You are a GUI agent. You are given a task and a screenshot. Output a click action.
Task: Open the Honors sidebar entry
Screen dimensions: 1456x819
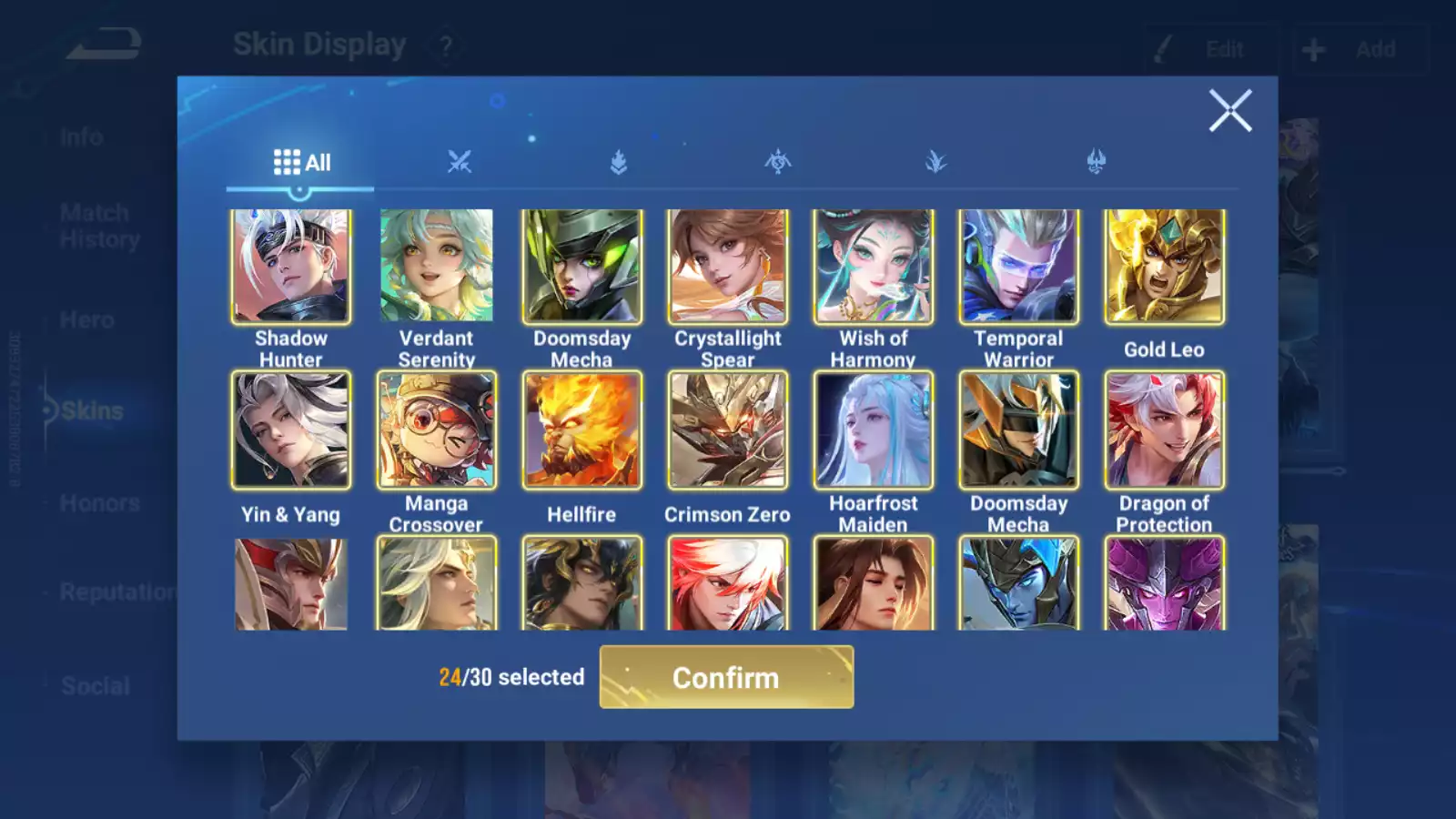tap(98, 502)
